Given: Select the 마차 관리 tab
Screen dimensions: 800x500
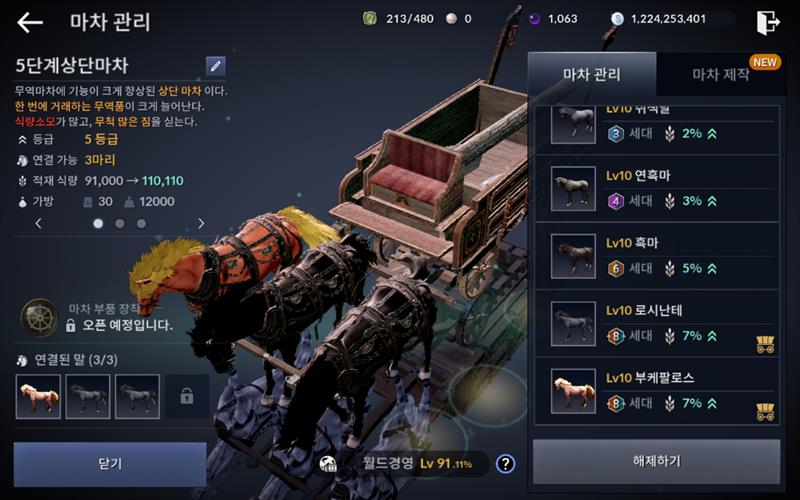Looking at the screenshot, I should (592, 75).
